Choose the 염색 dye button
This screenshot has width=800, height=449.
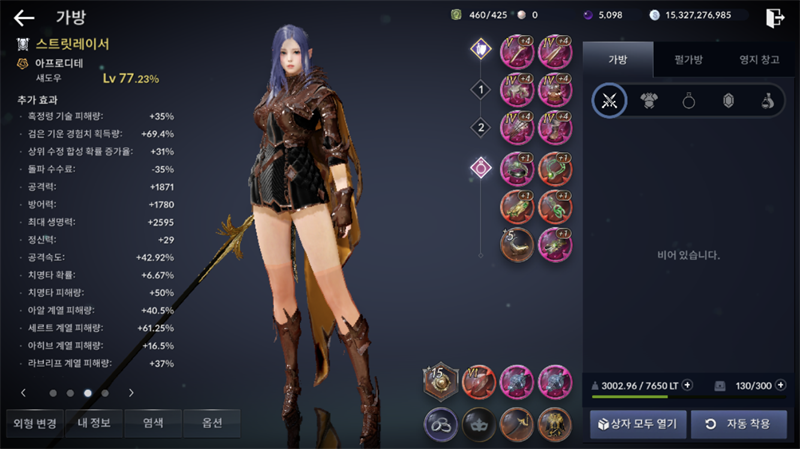point(153,423)
